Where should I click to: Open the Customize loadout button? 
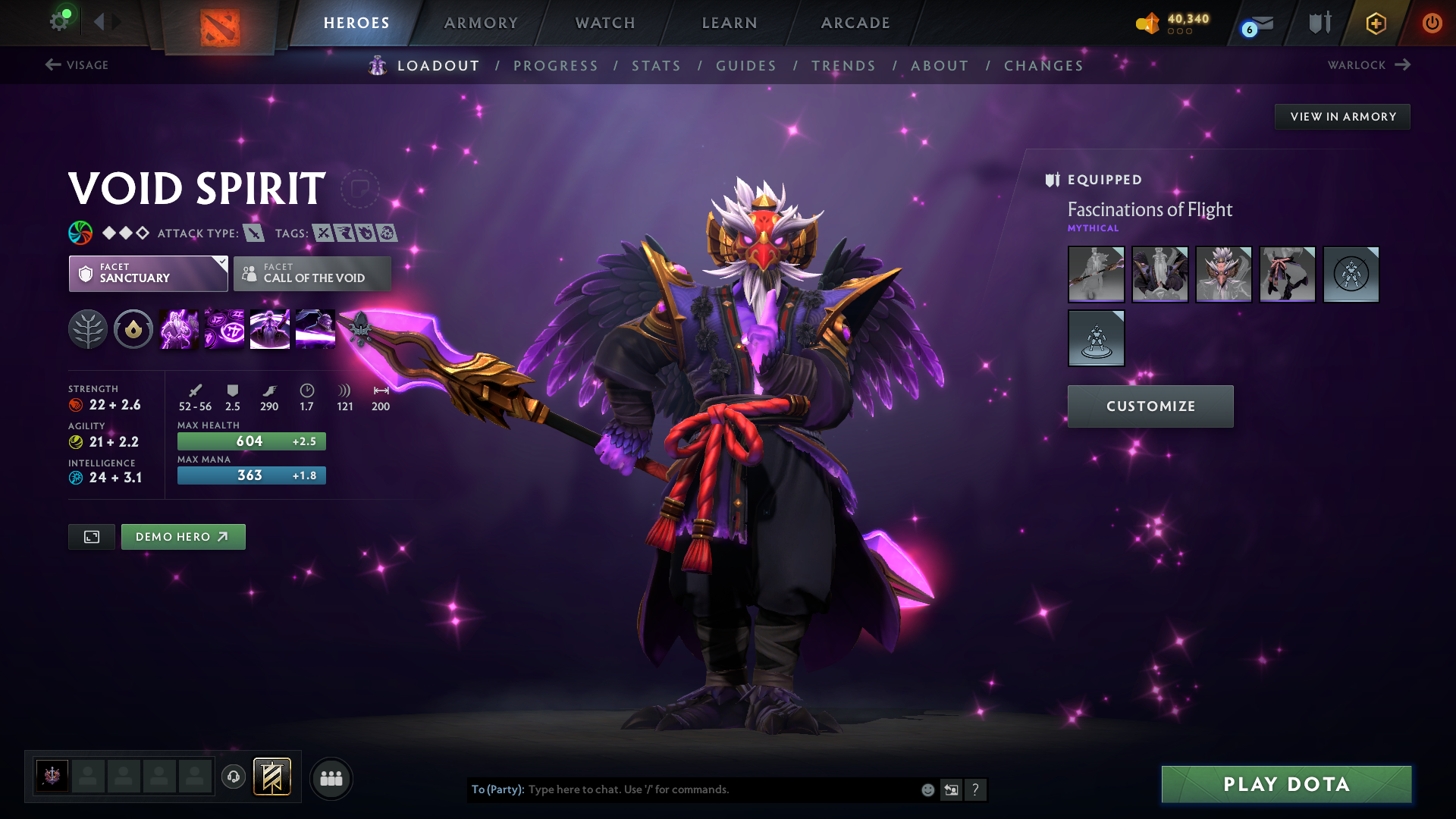click(1150, 406)
